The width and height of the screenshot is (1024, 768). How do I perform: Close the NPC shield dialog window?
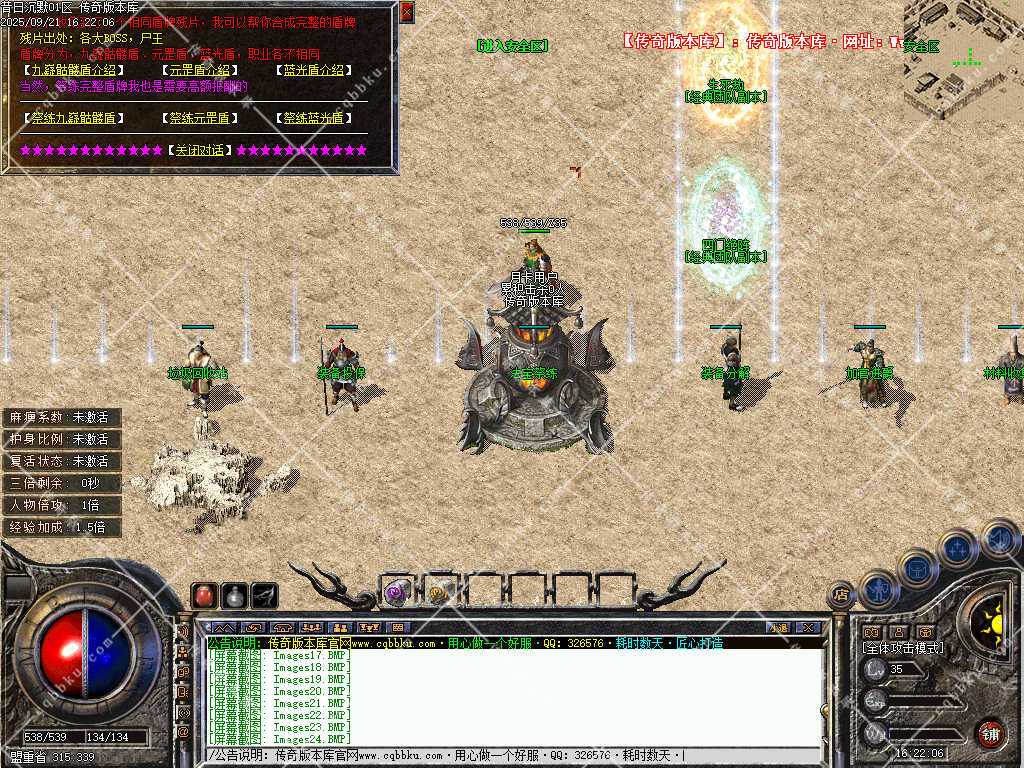point(406,12)
